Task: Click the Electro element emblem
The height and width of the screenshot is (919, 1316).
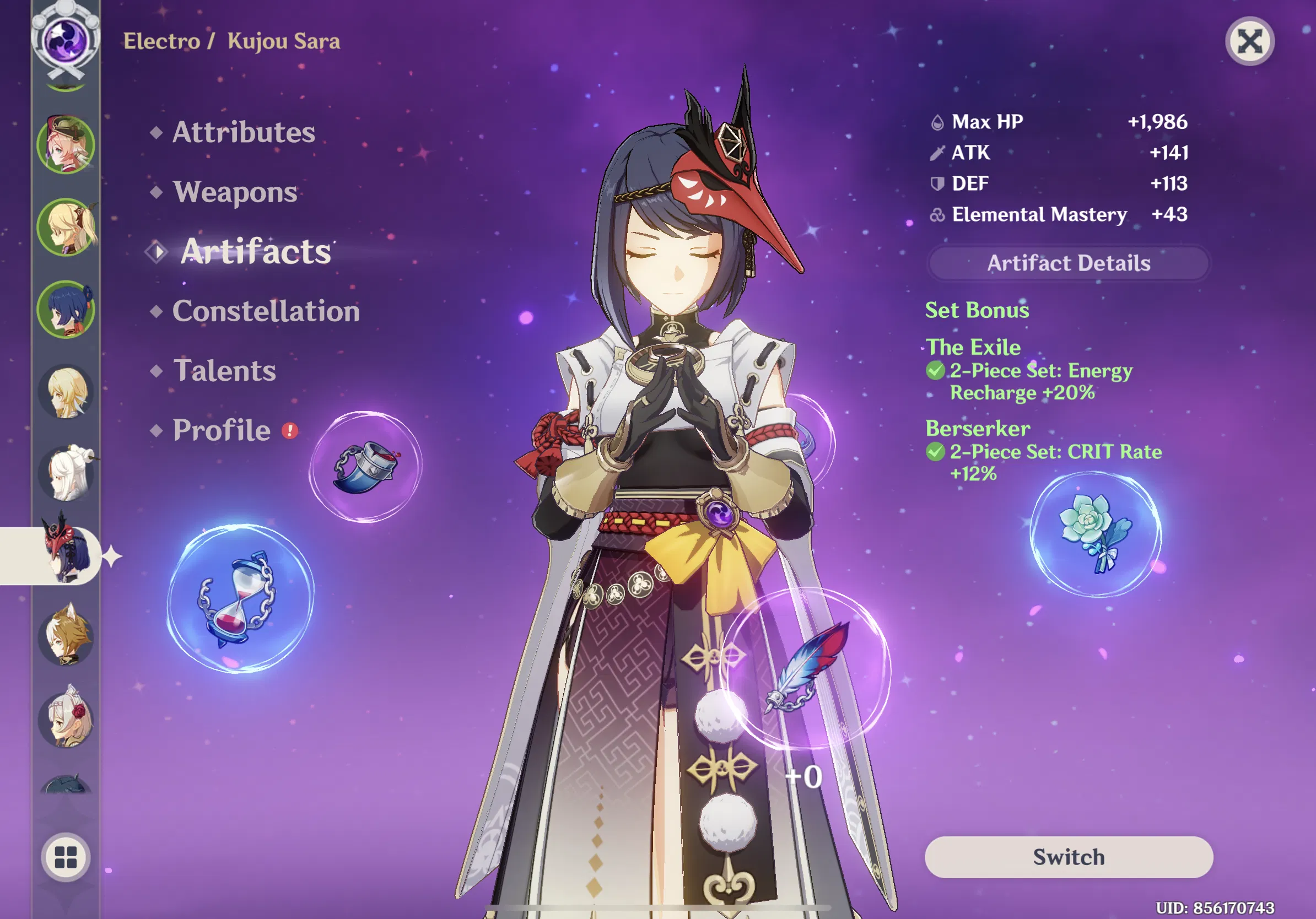Action: click(66, 41)
